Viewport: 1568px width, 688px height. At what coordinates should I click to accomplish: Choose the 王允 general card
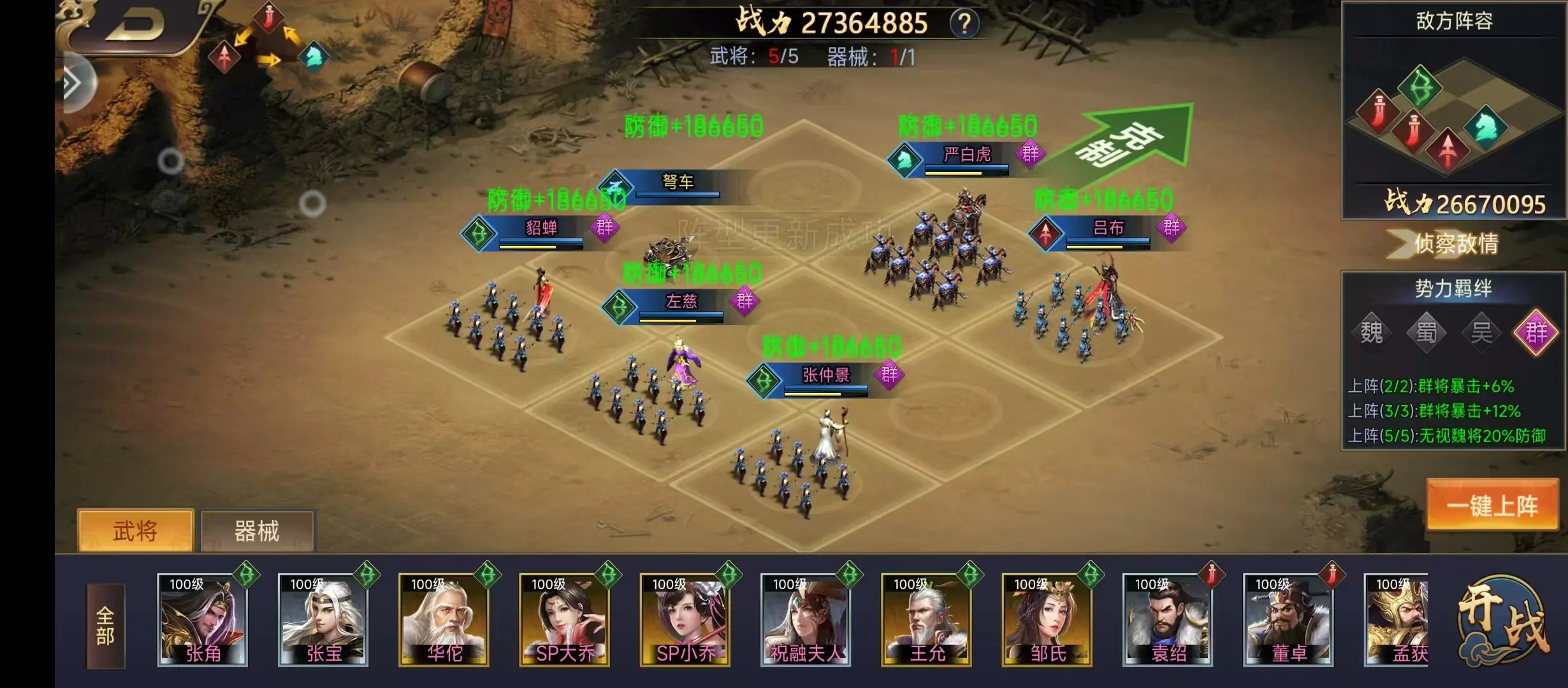pyautogui.click(x=926, y=620)
